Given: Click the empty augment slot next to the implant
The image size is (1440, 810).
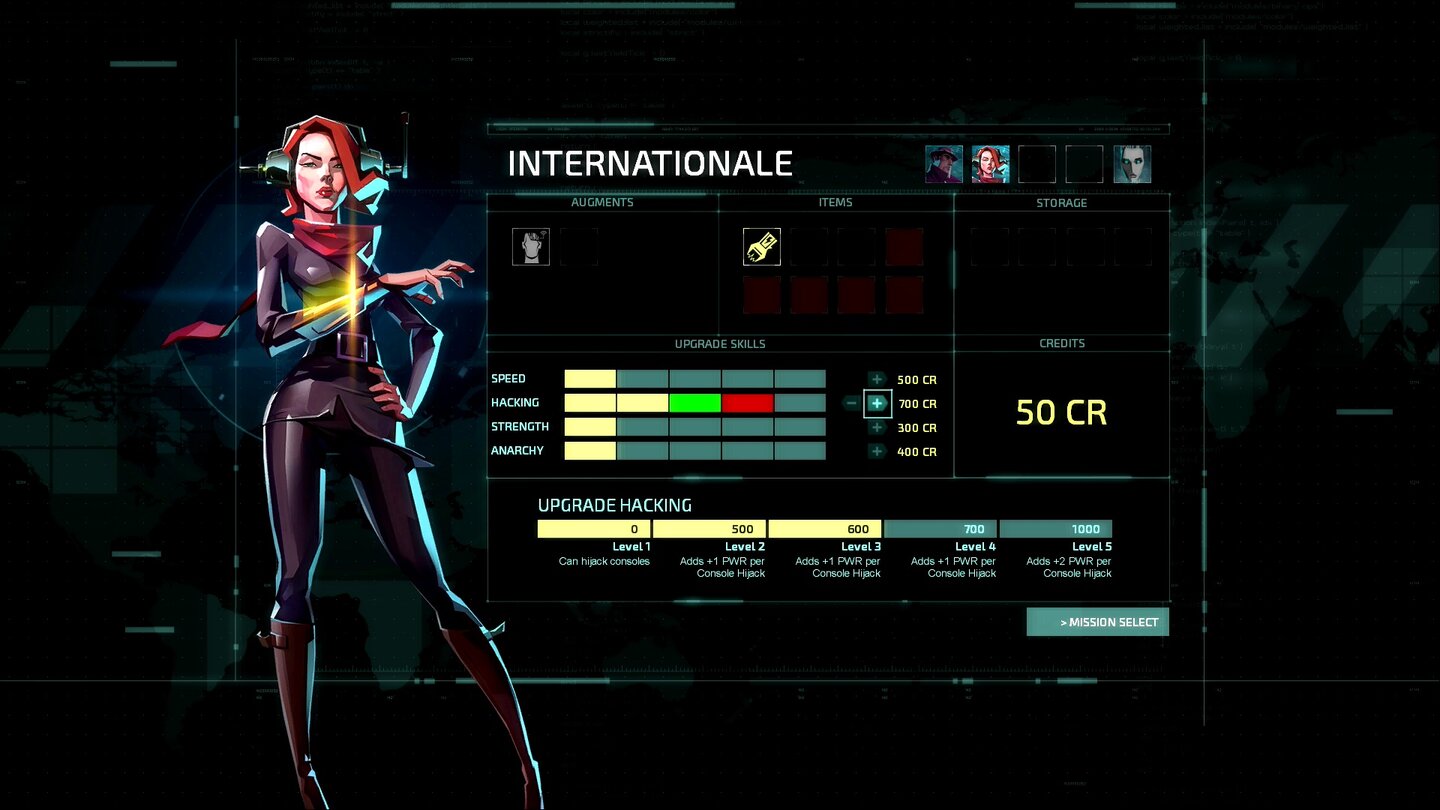Looking at the screenshot, I should [x=579, y=246].
